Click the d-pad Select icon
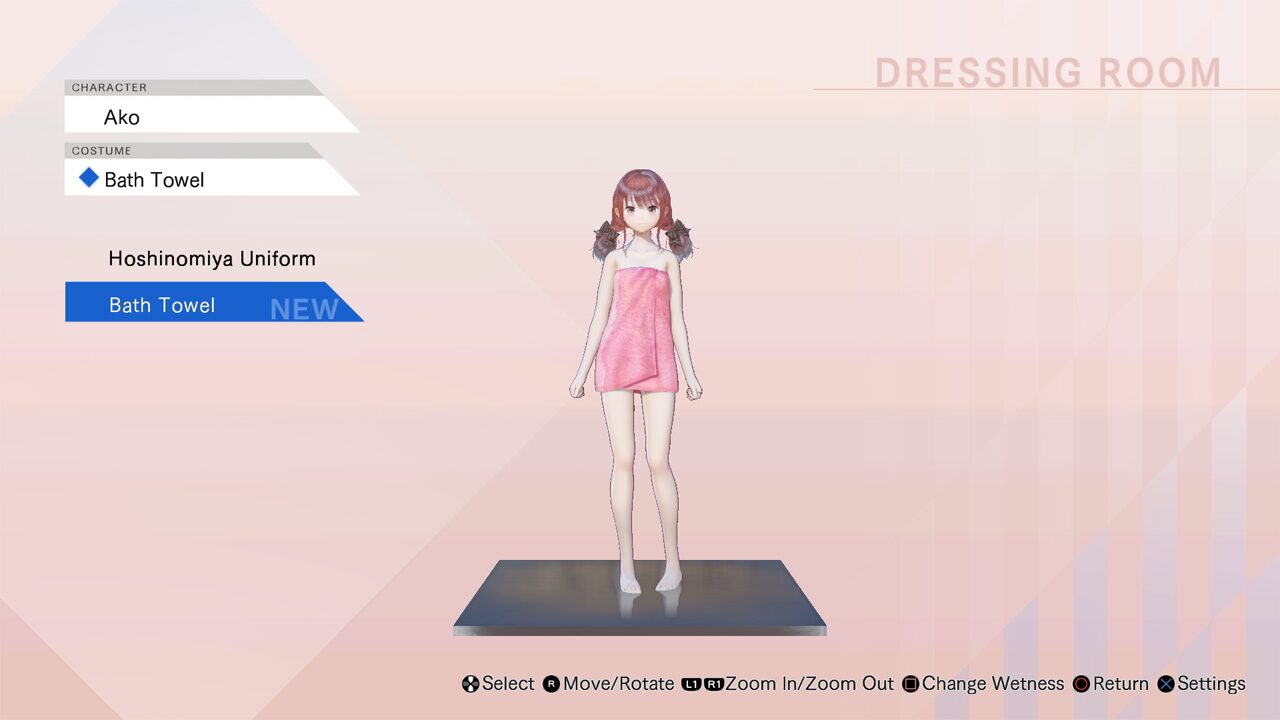The width and height of the screenshot is (1280, 720). [470, 684]
